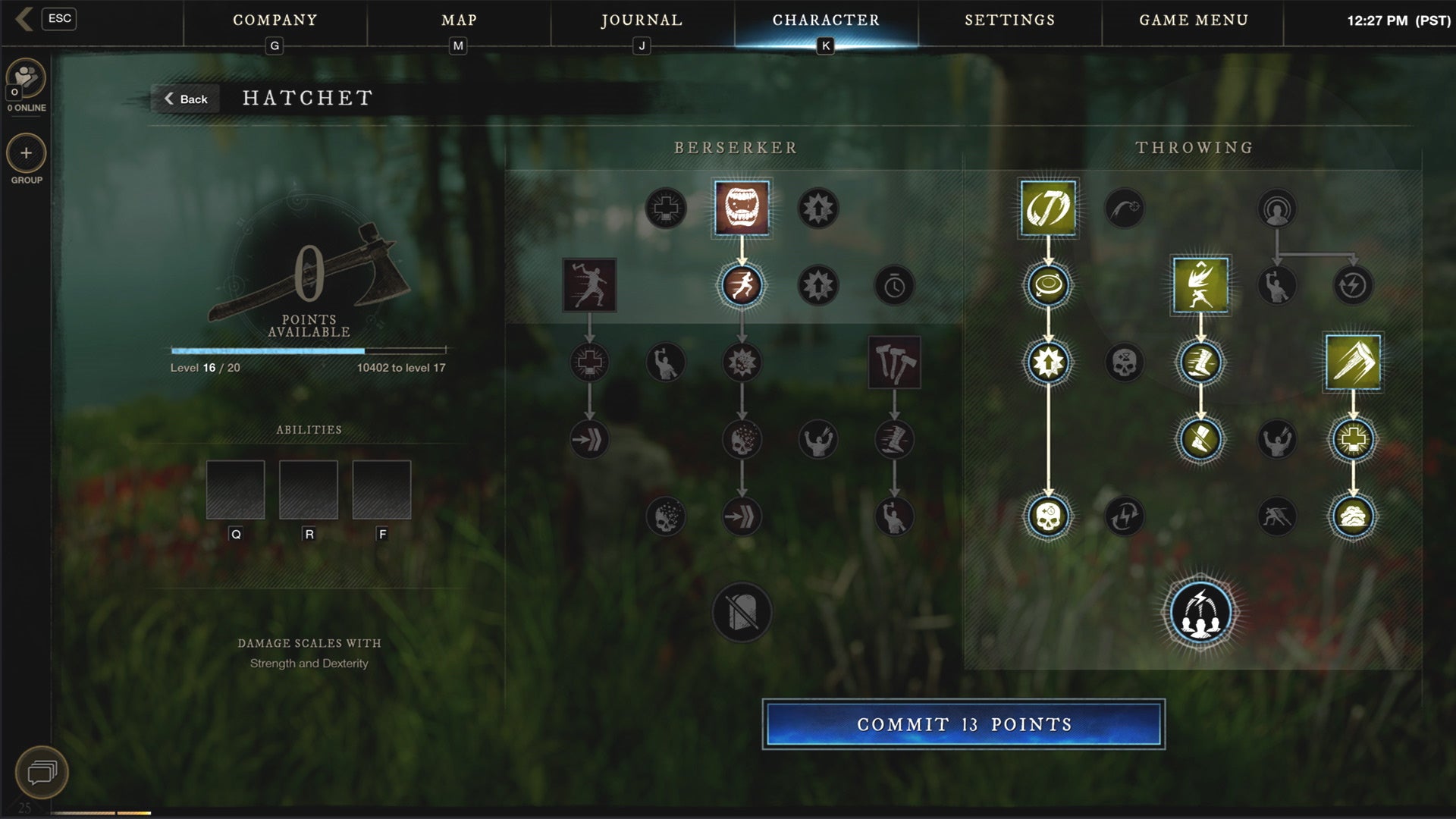Select the Character tab
The width and height of the screenshot is (1456, 819).
click(826, 20)
